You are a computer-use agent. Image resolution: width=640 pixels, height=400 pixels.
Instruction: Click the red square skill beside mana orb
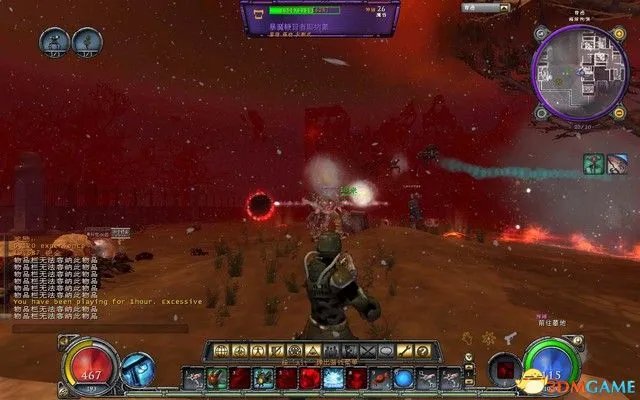click(x=504, y=370)
